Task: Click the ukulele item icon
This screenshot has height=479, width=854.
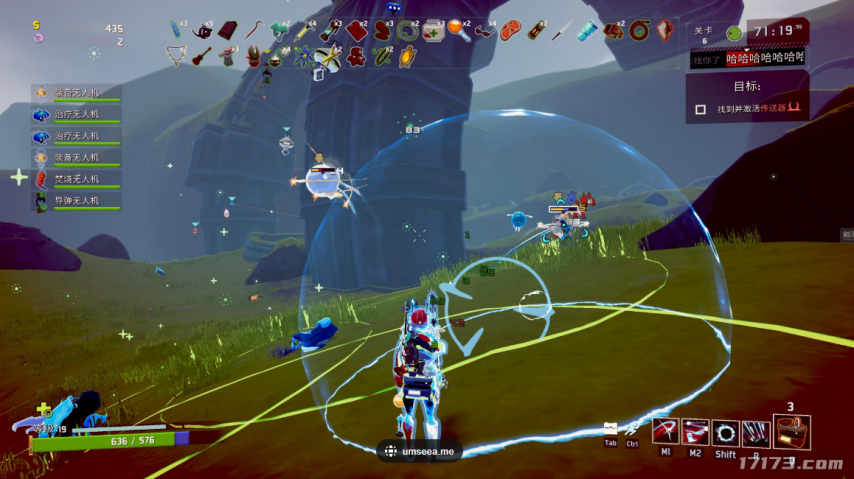Action: pyautogui.click(x=202, y=55)
